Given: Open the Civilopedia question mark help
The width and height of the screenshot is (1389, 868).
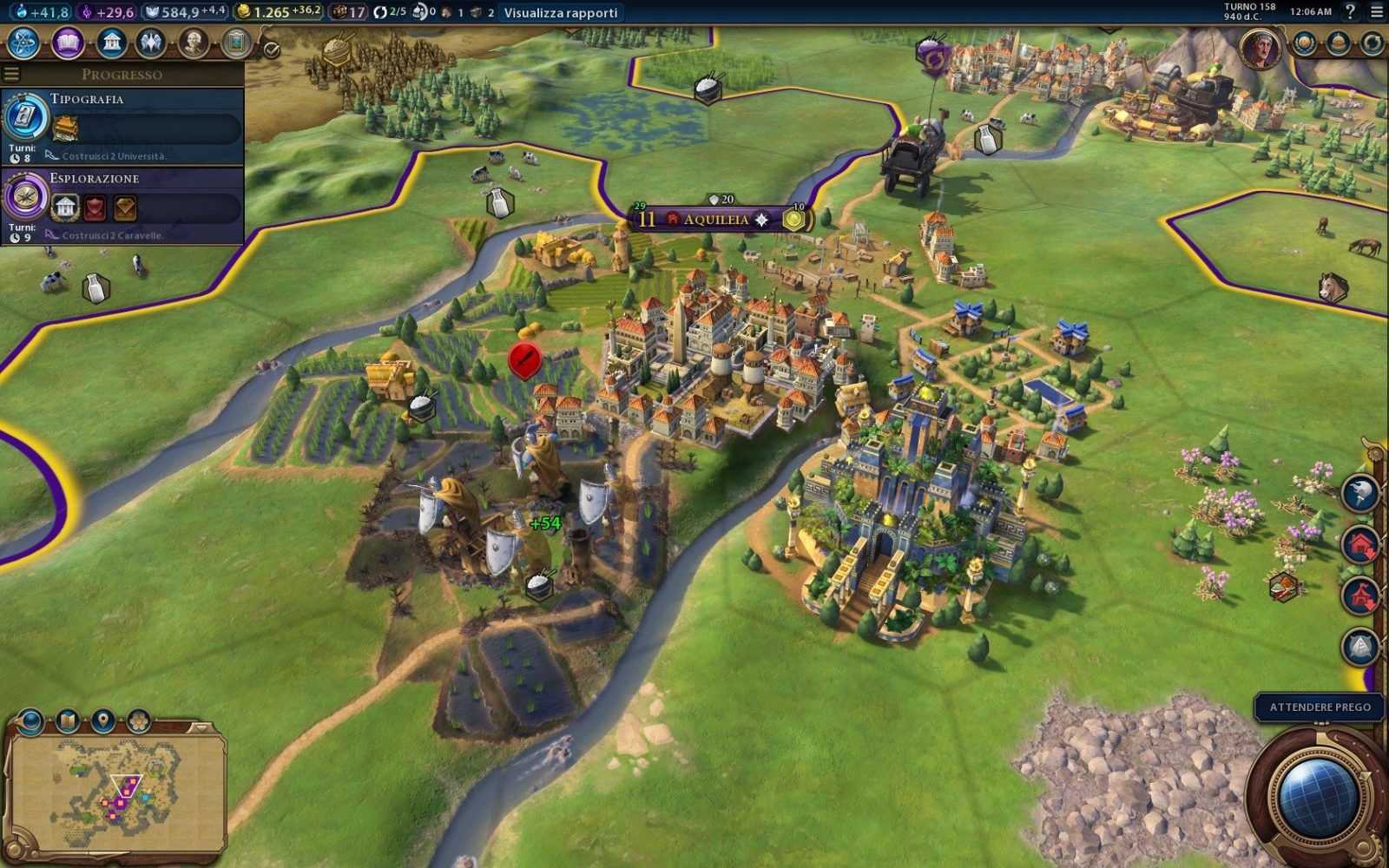Looking at the screenshot, I should tap(1350, 11).
